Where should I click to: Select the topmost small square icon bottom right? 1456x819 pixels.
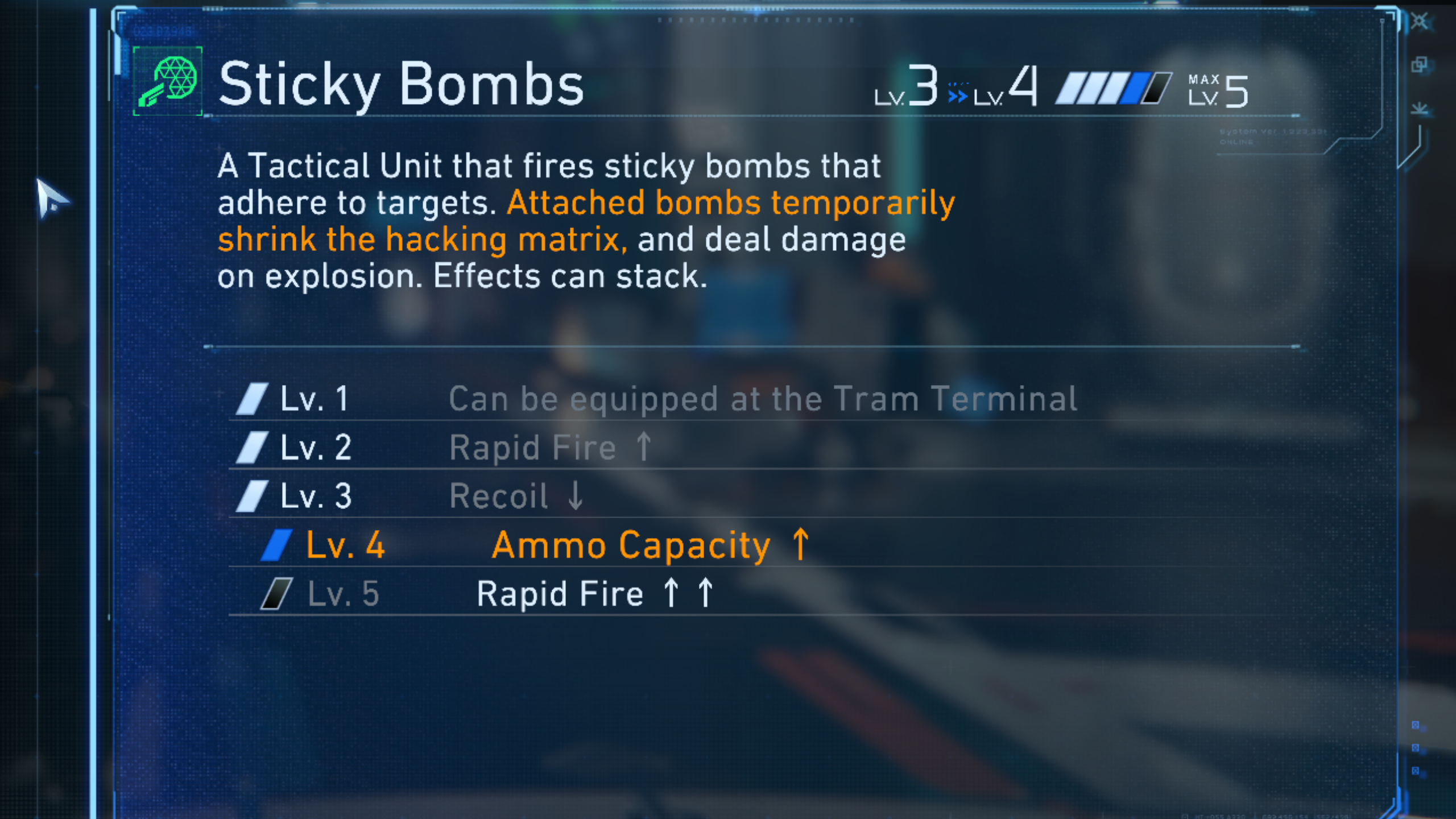coord(1415,725)
